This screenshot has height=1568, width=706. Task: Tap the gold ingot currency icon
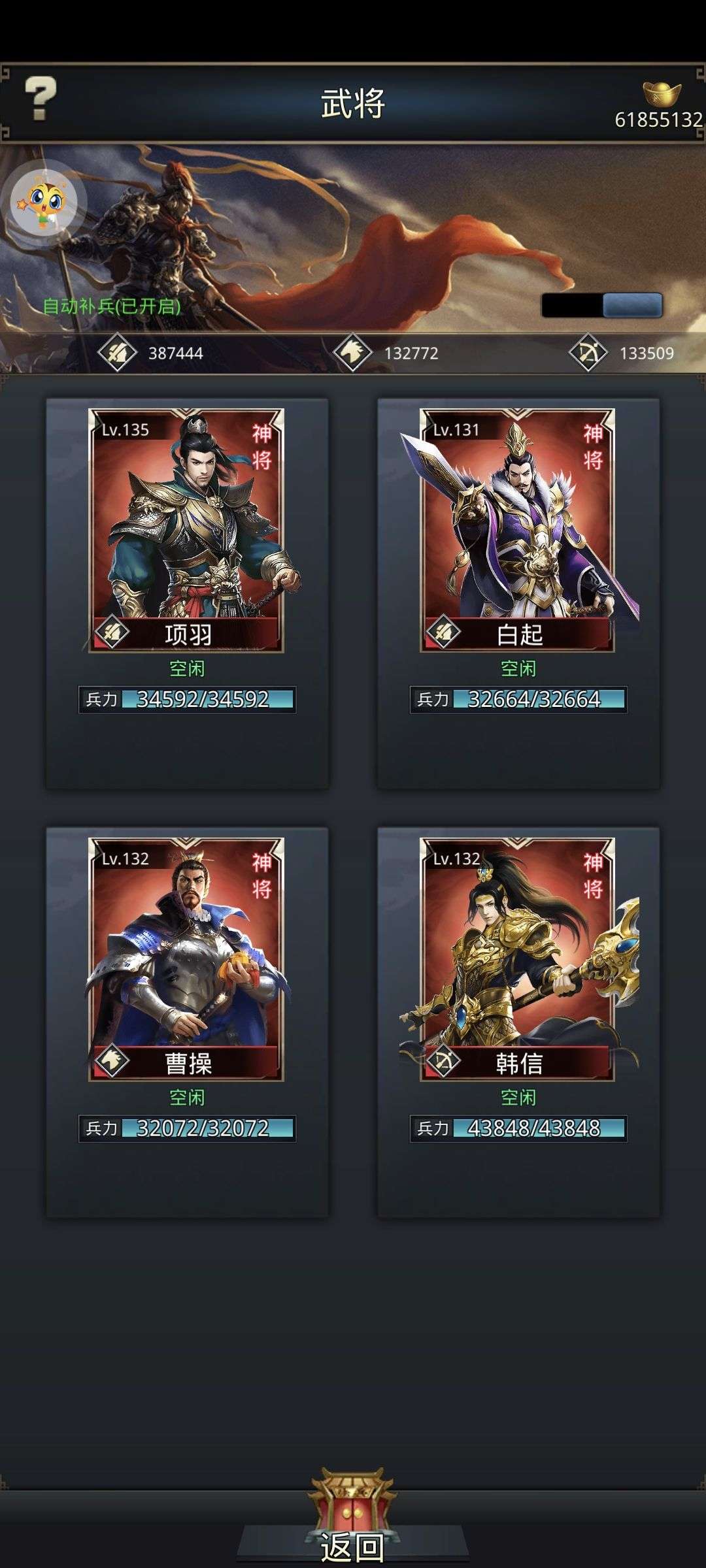click(x=662, y=94)
